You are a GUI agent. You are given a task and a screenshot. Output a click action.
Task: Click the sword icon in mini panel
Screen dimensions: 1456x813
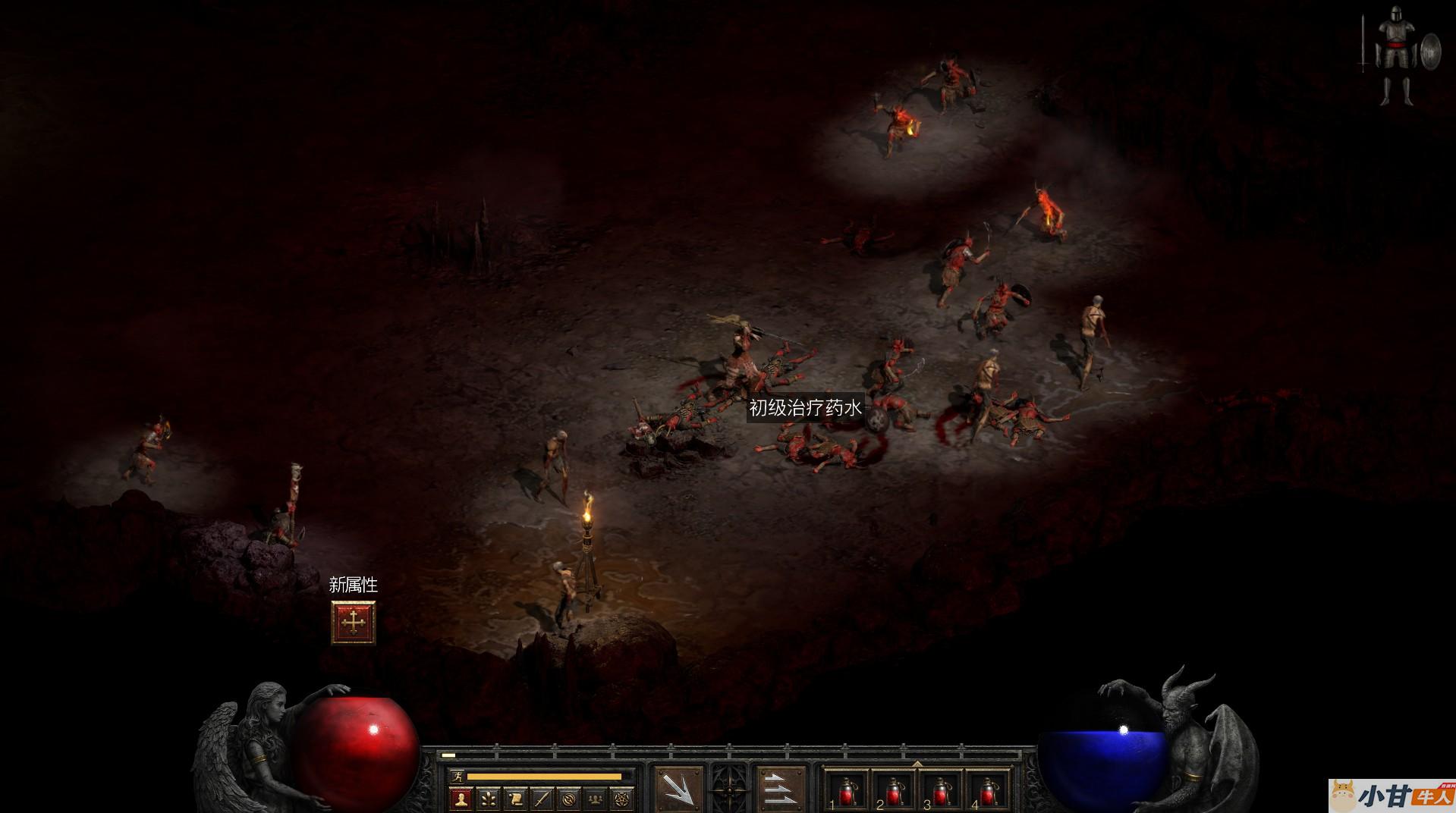pyautogui.click(x=542, y=798)
